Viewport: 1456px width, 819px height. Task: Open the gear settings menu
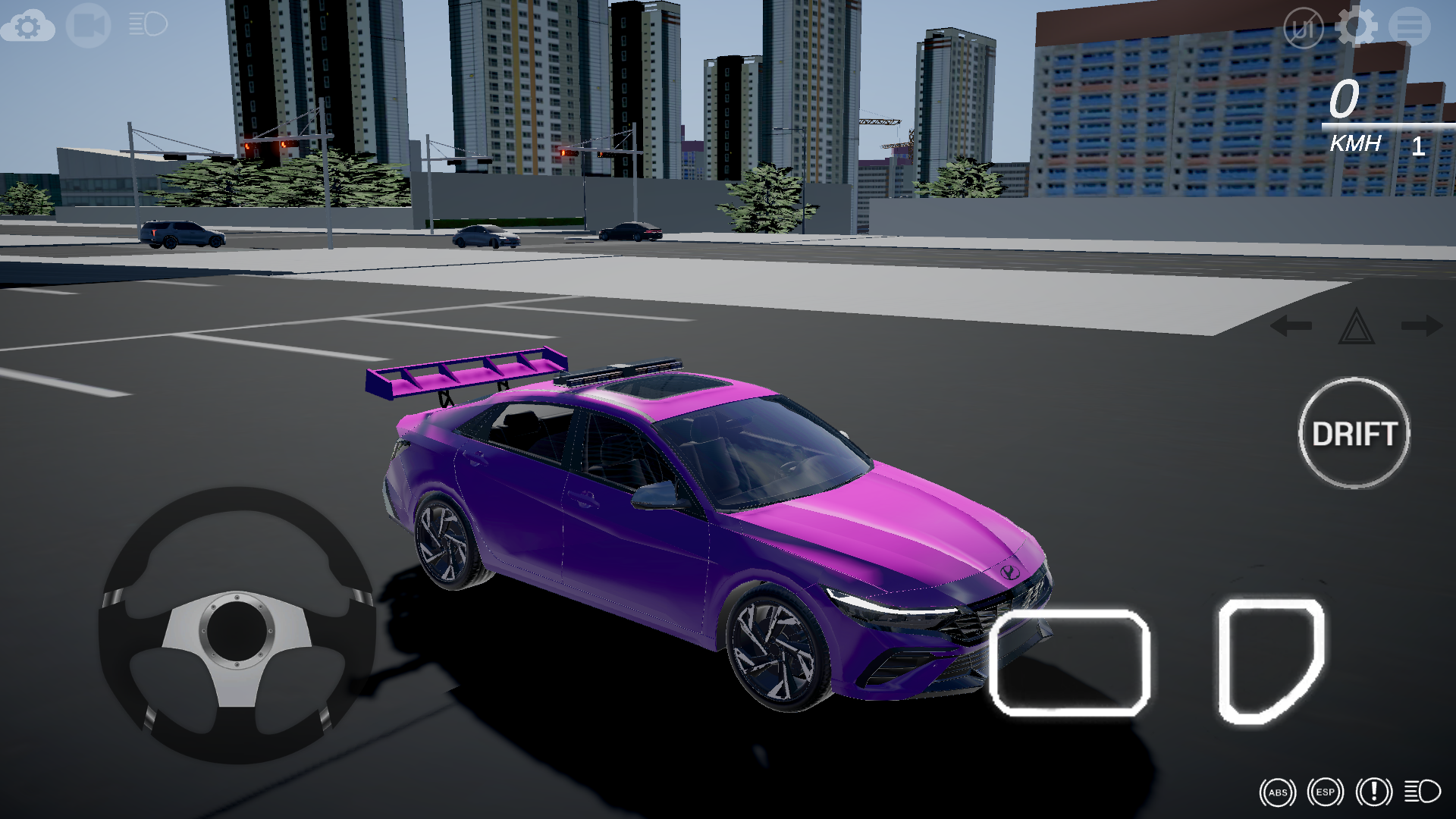1356,27
